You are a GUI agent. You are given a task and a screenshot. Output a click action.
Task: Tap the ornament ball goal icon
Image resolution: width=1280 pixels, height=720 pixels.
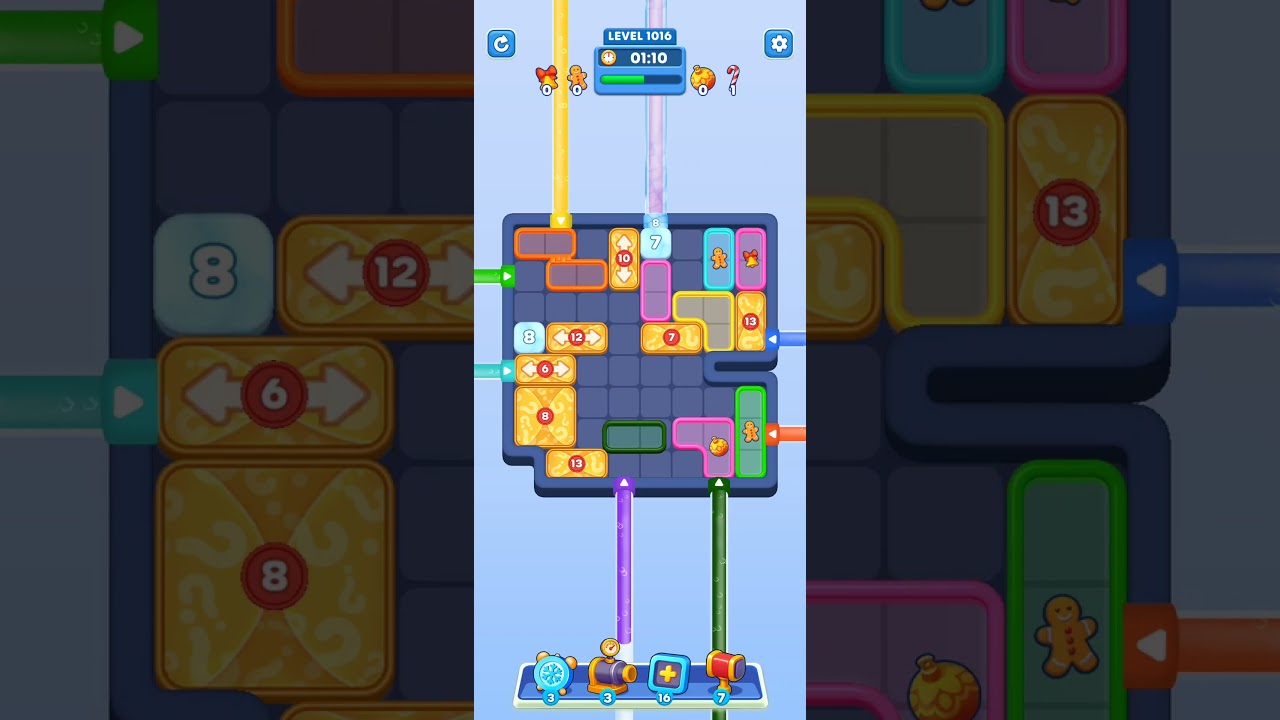pos(702,80)
